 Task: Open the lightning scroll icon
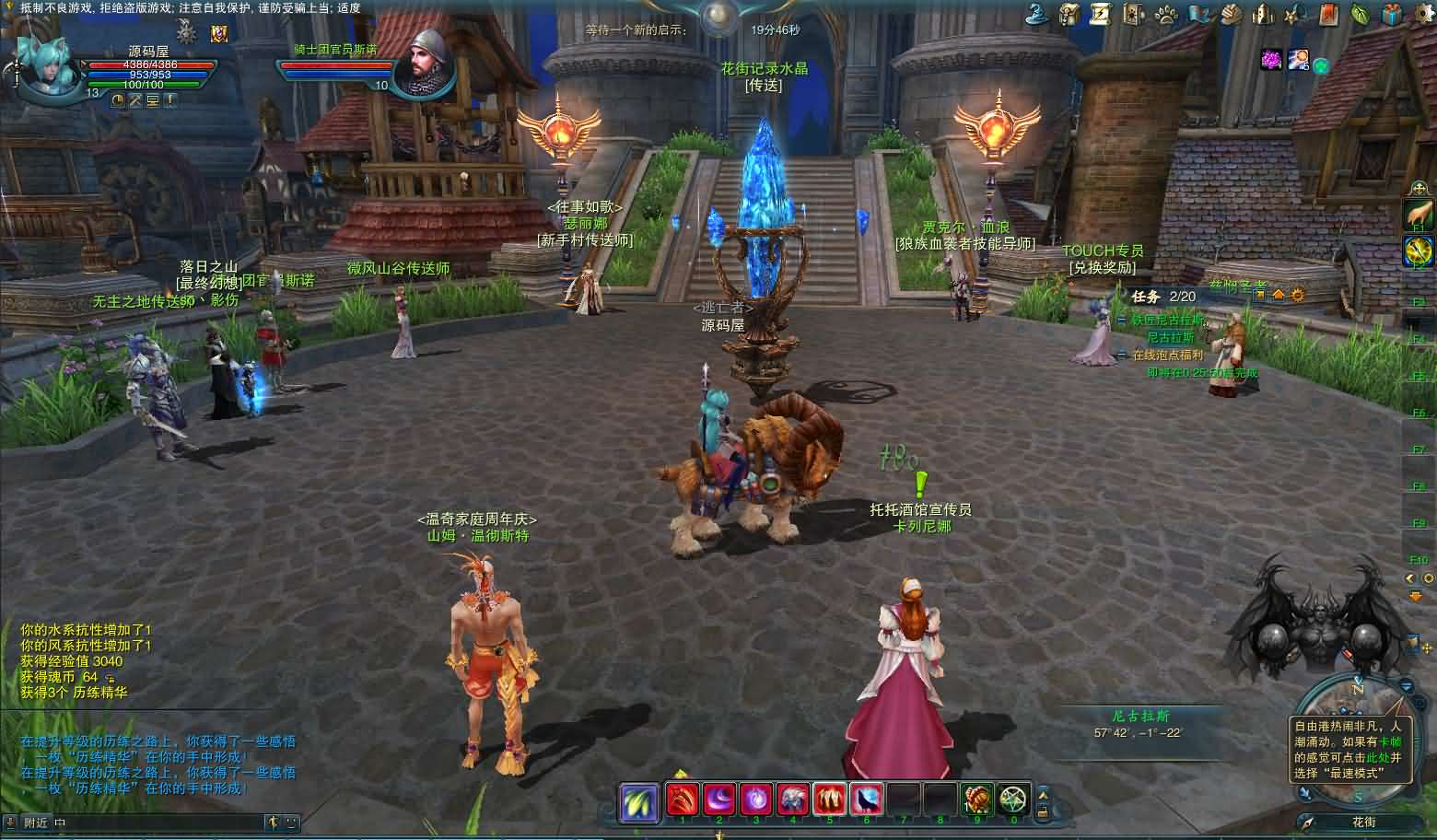tap(1101, 14)
